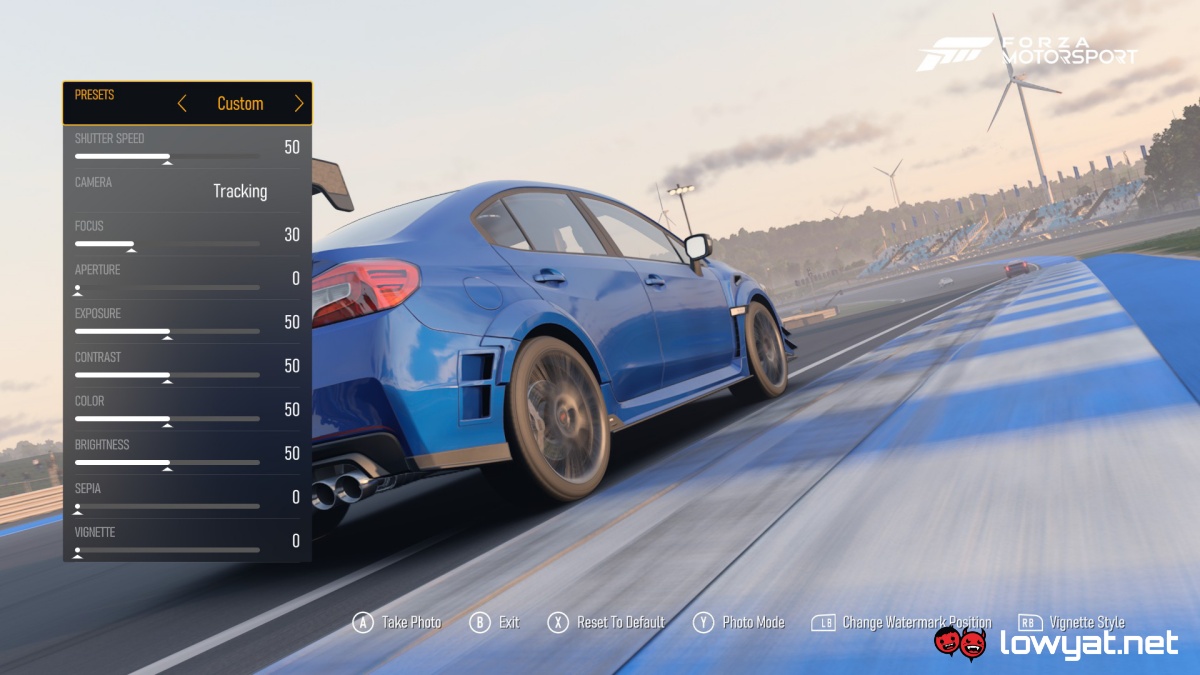Viewport: 1200px width, 675px height.
Task: Select previous preset with left arrow
Action: pos(182,104)
